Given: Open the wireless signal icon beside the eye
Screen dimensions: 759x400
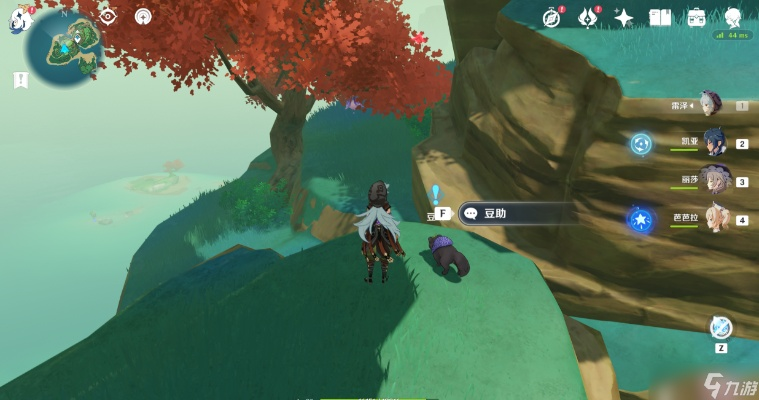Looking at the screenshot, I should (143, 16).
